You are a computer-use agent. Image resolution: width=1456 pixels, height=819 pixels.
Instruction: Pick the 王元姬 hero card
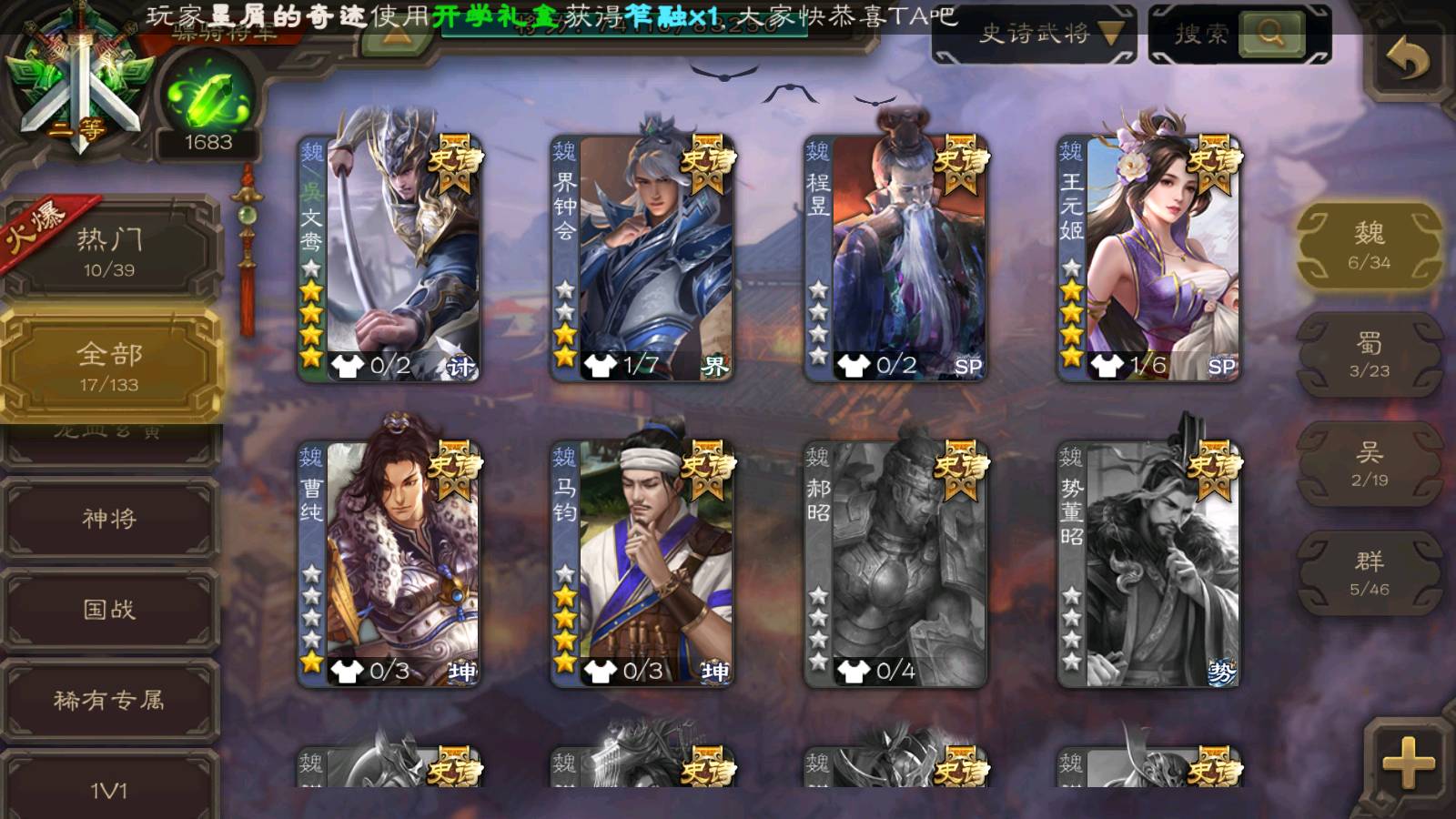1148,258
